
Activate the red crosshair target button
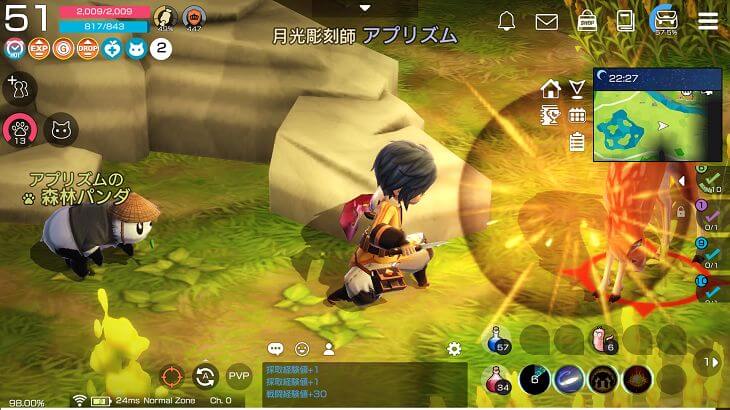pos(172,377)
